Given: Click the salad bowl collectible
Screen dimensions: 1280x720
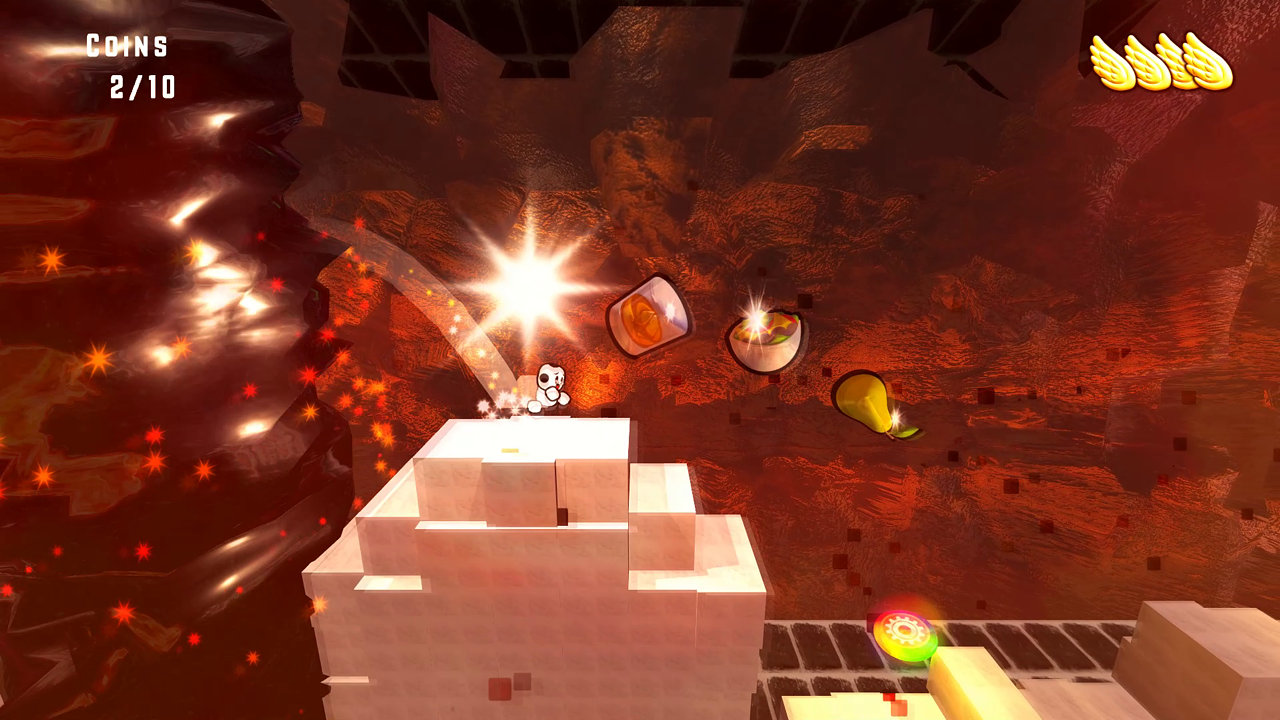Looking at the screenshot, I should pyautogui.click(x=765, y=340).
